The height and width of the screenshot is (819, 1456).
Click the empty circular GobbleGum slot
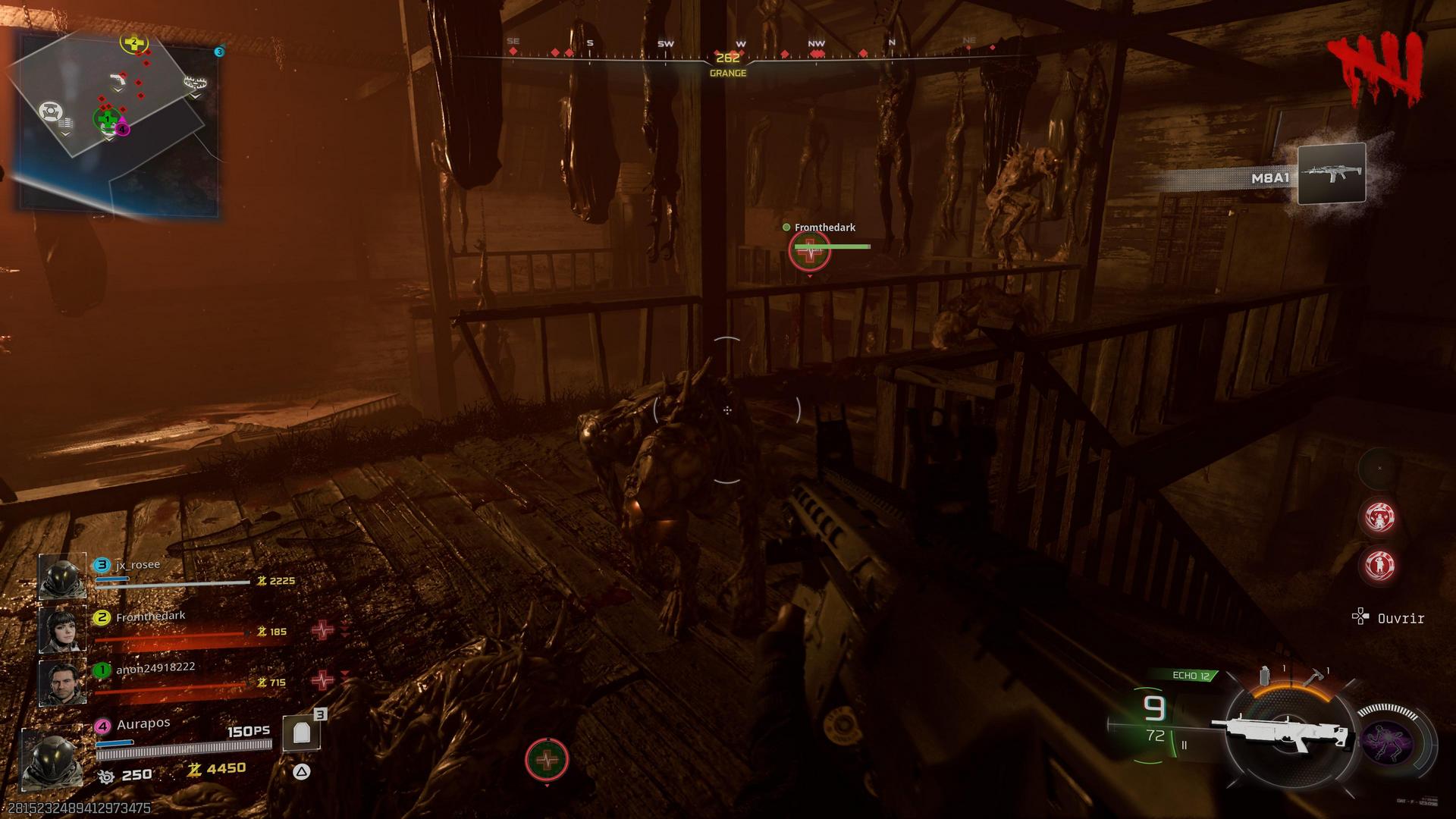coord(1379,469)
